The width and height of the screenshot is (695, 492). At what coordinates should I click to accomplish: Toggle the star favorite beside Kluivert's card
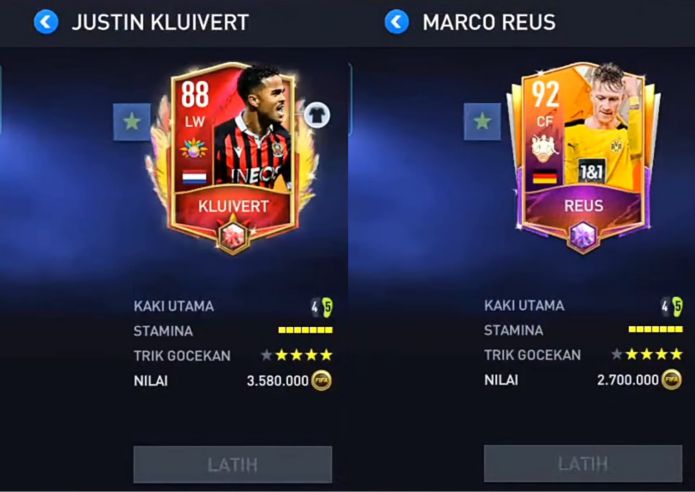(x=131, y=122)
